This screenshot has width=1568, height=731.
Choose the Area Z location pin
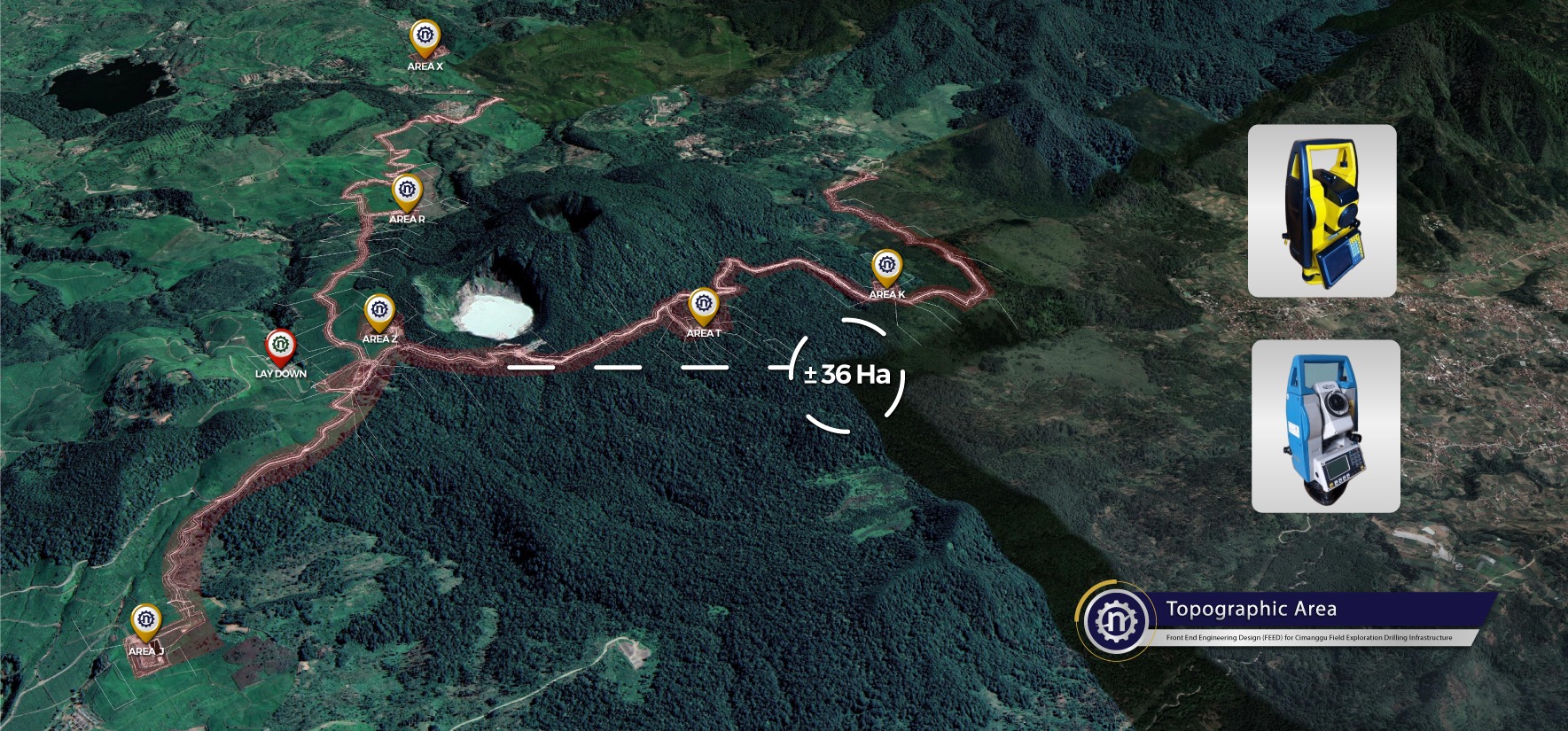(379, 311)
